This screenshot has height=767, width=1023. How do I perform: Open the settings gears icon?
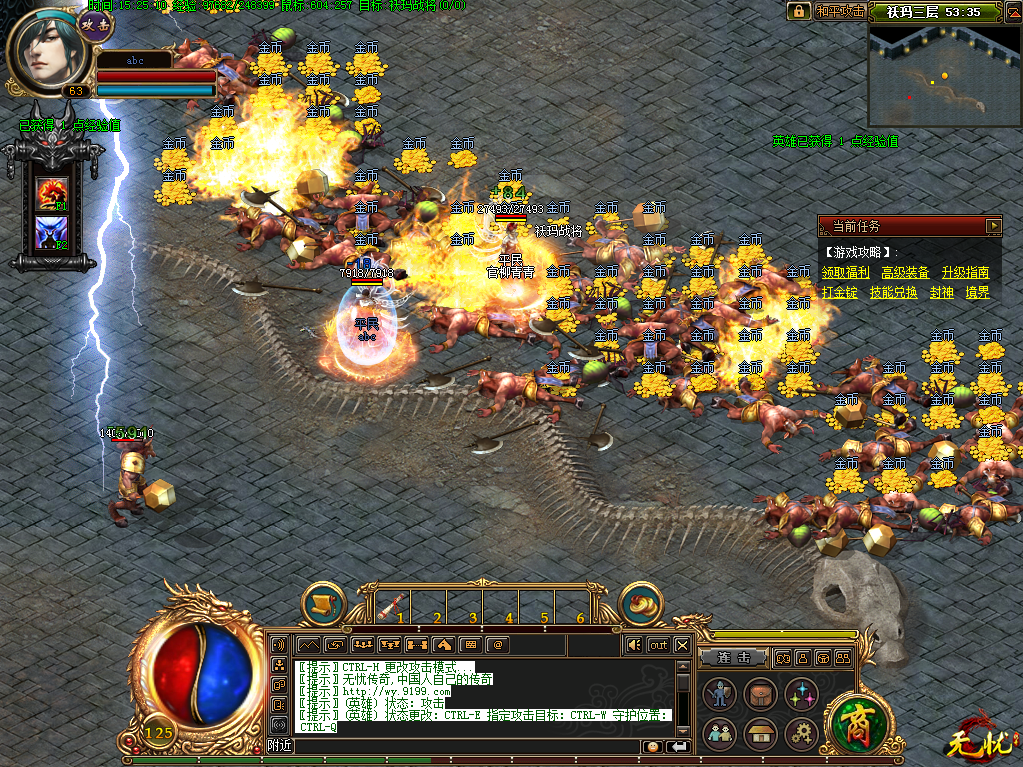801,734
